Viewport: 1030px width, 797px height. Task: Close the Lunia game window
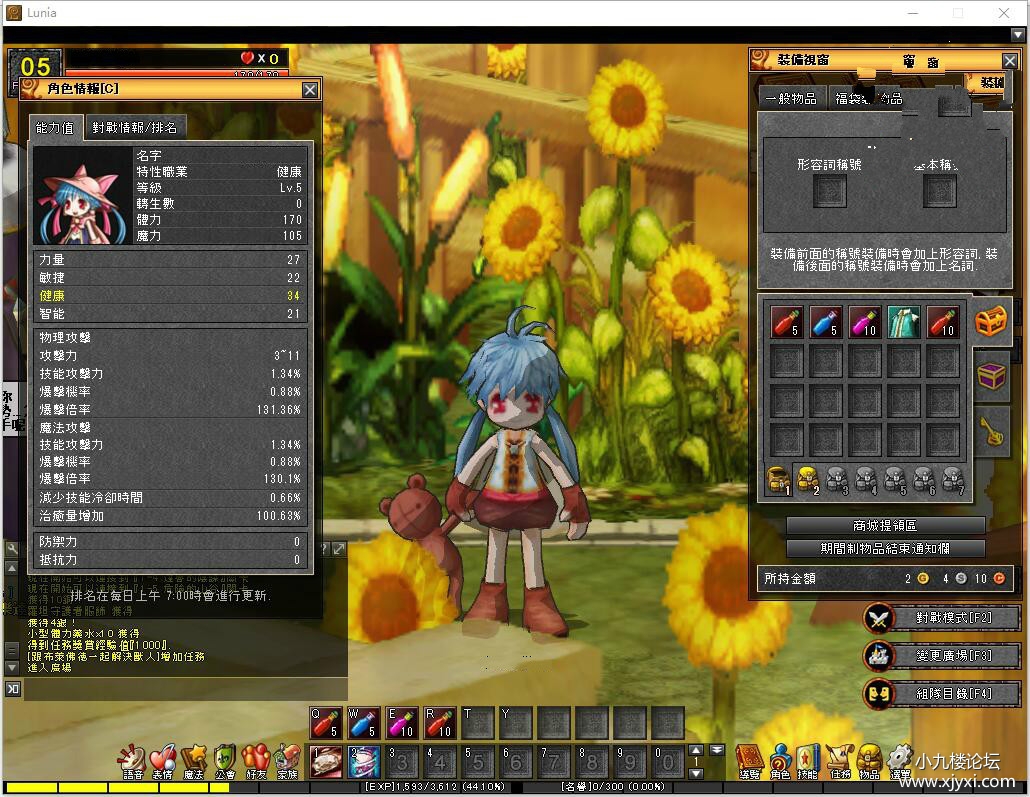click(x=1004, y=13)
